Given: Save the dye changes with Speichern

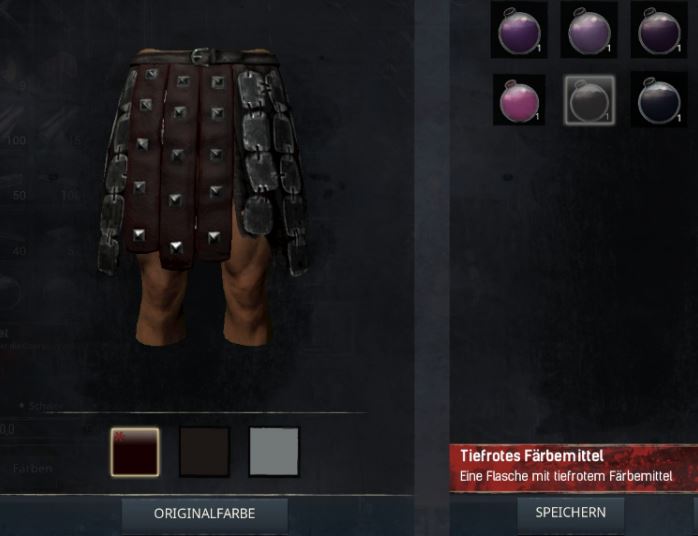Looking at the screenshot, I should coord(570,512).
